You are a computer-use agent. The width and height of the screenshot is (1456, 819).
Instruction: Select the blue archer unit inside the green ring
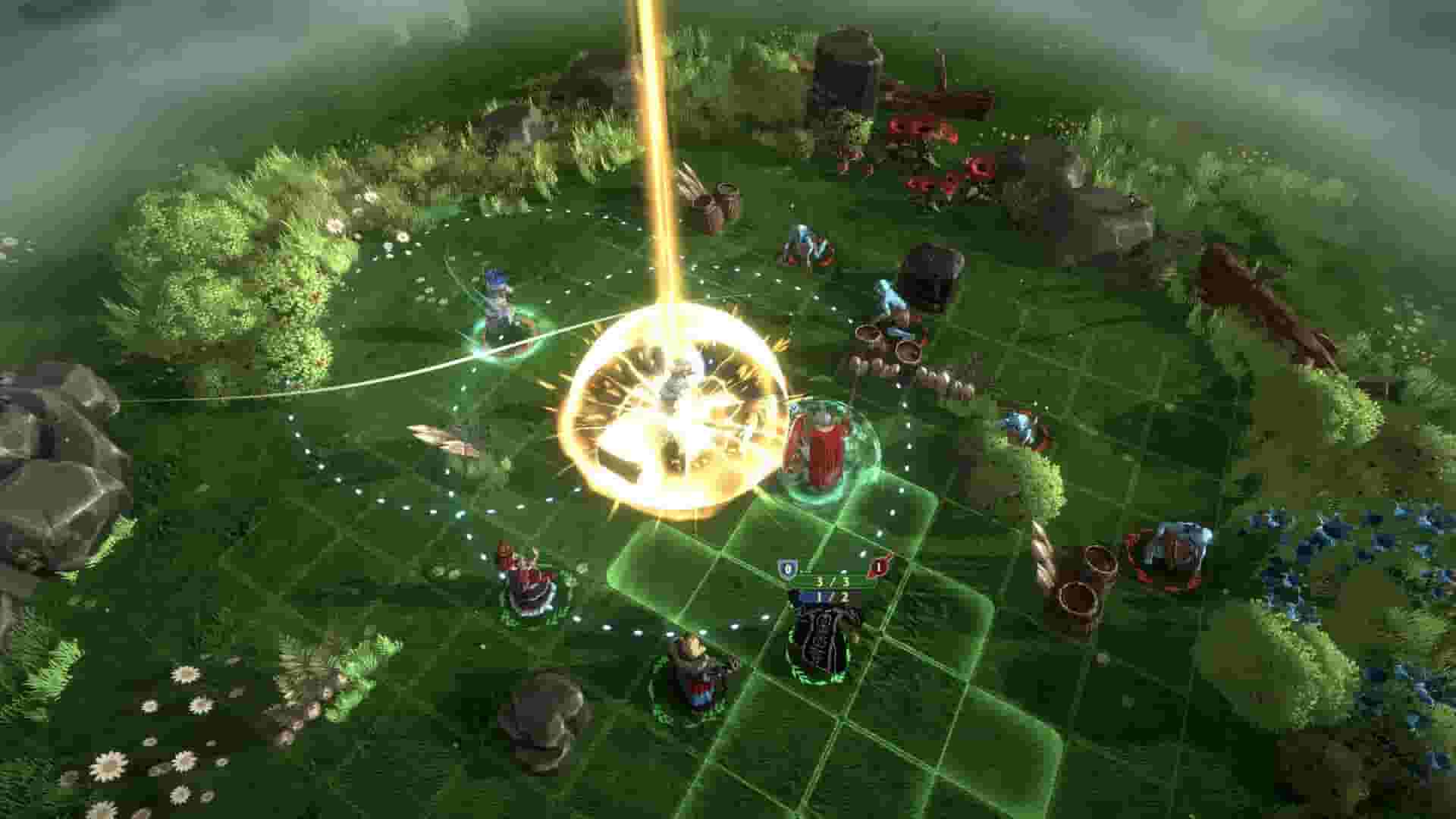(497, 303)
